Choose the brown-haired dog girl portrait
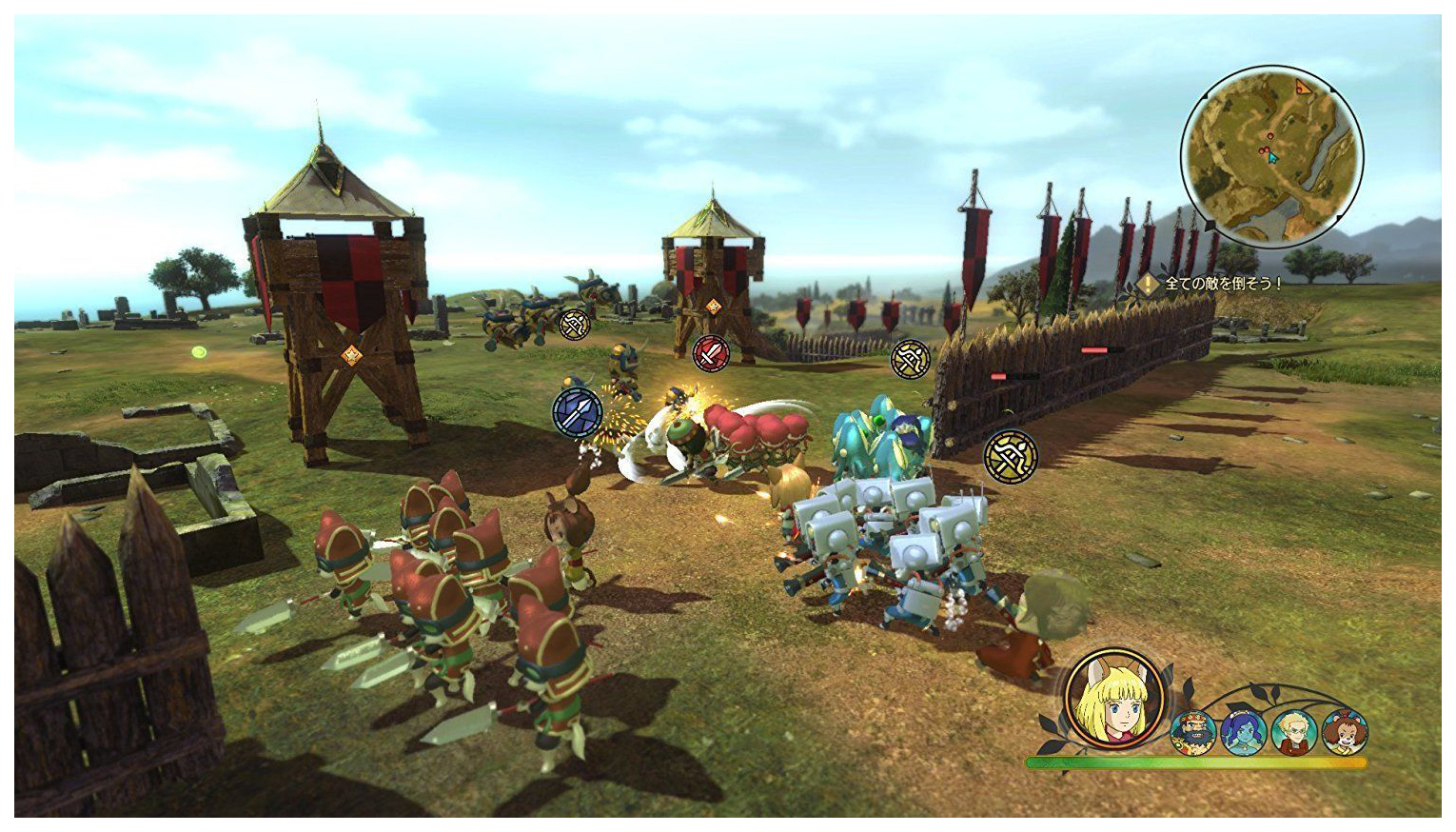The image size is (1456, 832). pos(1344,732)
